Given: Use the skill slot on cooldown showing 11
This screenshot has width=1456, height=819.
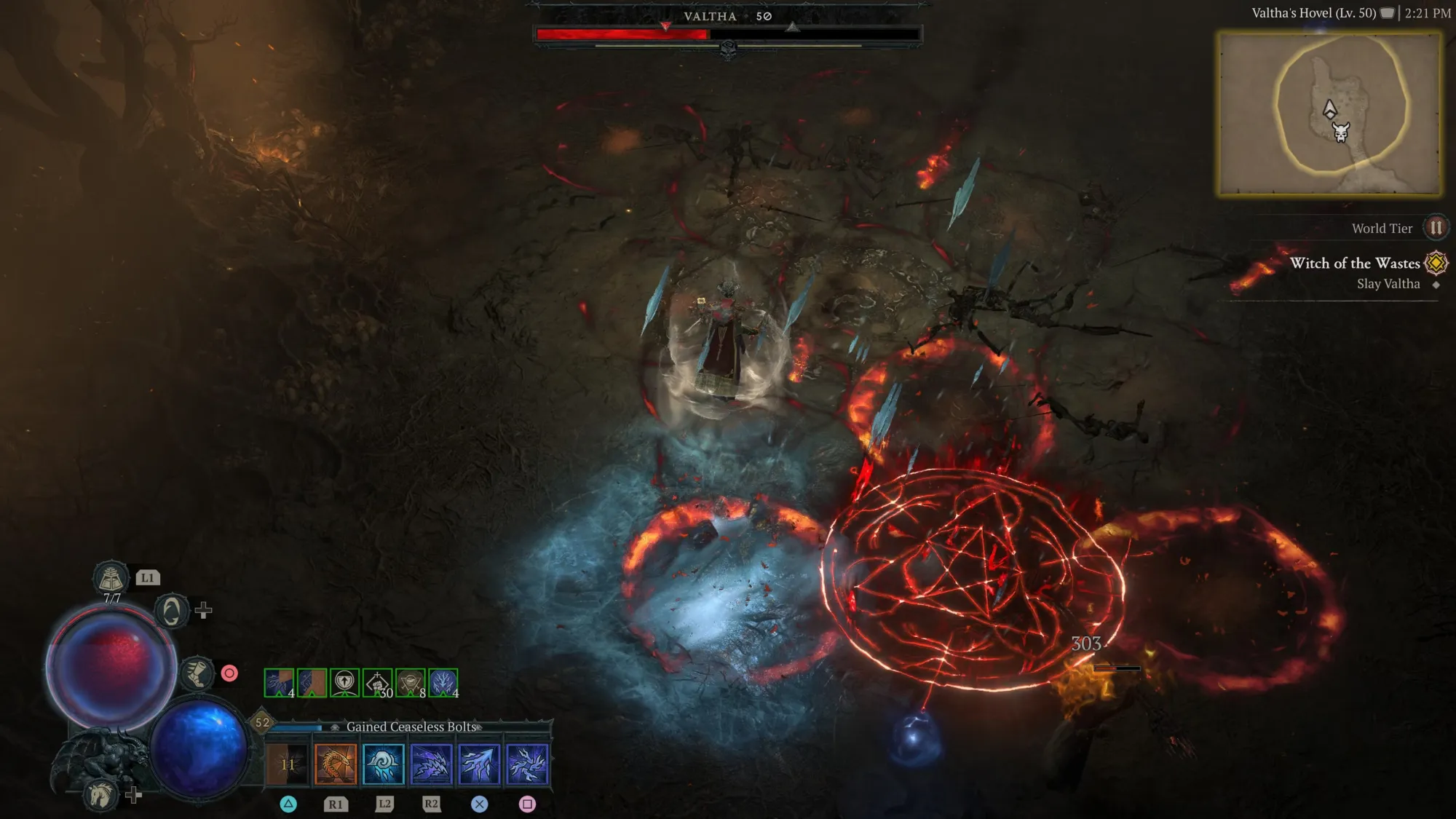Looking at the screenshot, I should [x=288, y=764].
